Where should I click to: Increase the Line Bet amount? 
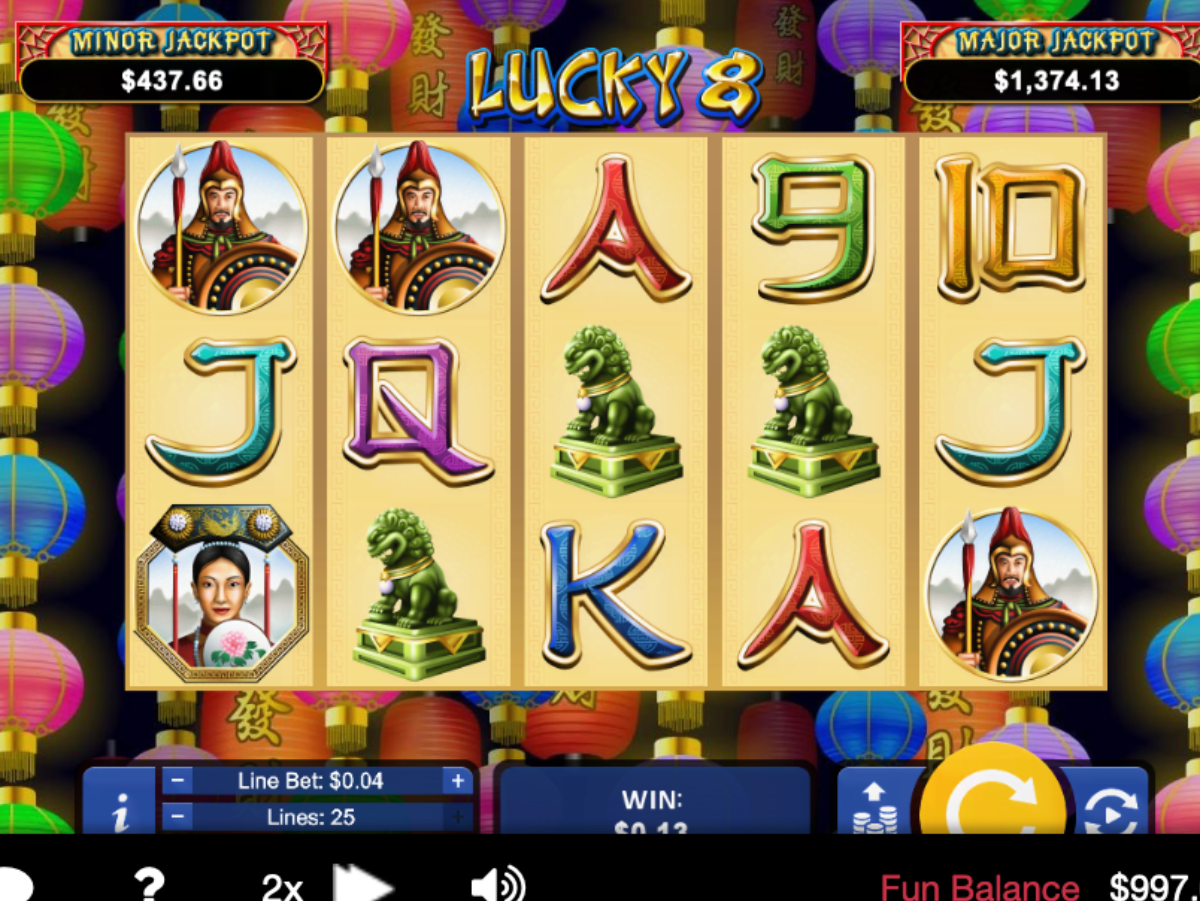(x=458, y=781)
